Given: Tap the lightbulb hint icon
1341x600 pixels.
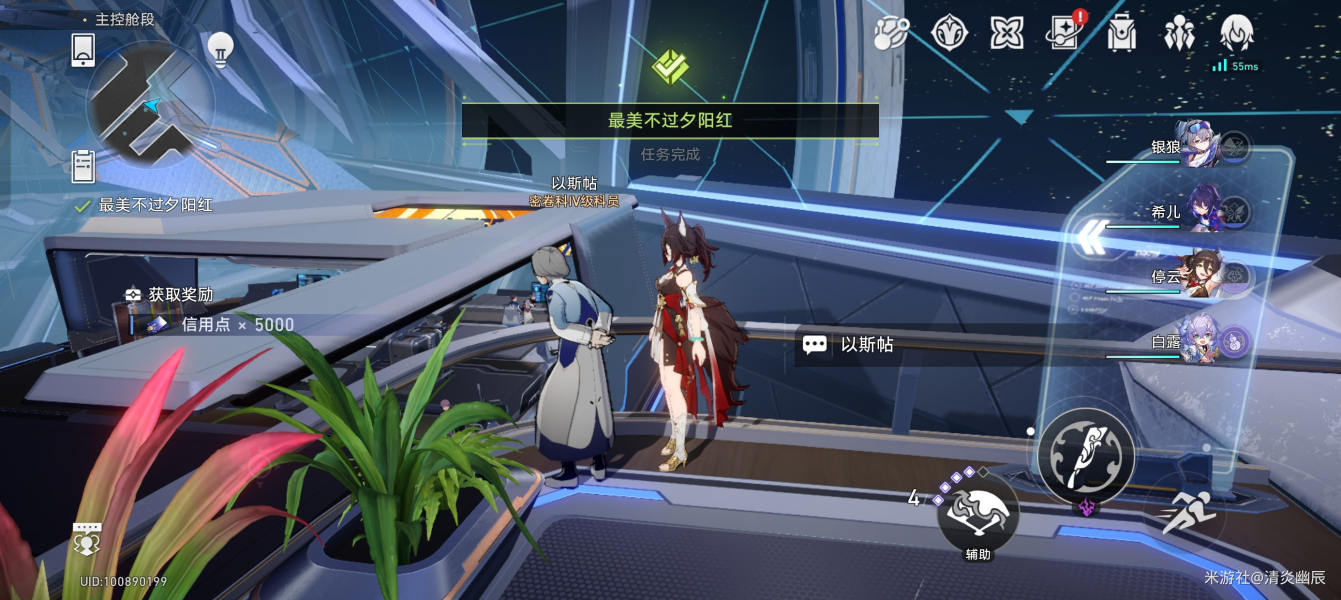Looking at the screenshot, I should tap(220, 47).
